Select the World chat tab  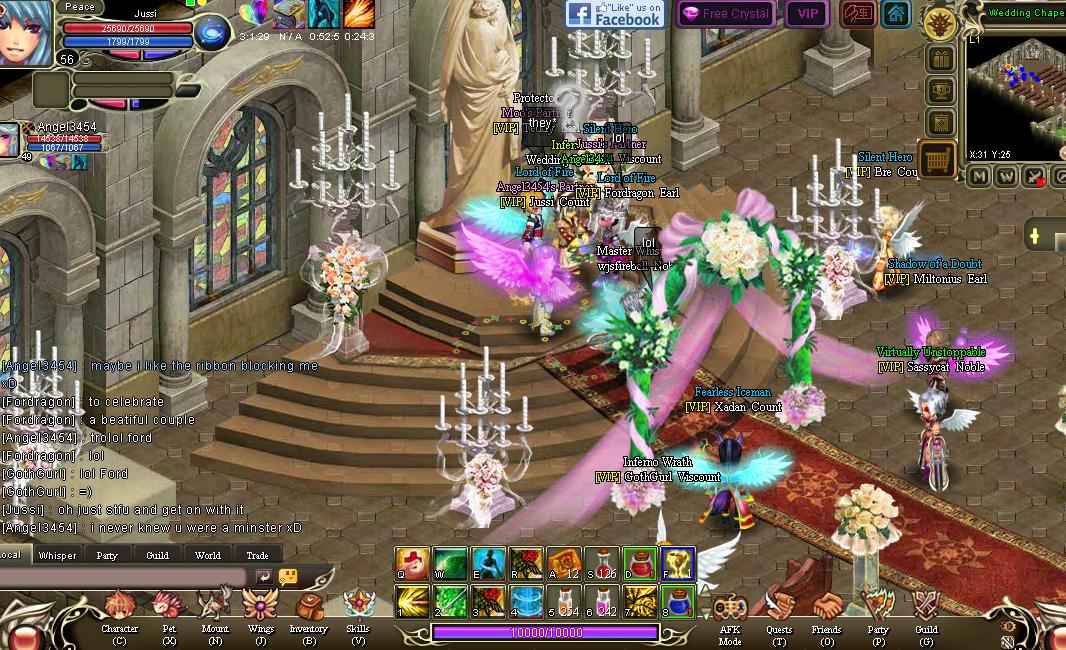(207, 555)
